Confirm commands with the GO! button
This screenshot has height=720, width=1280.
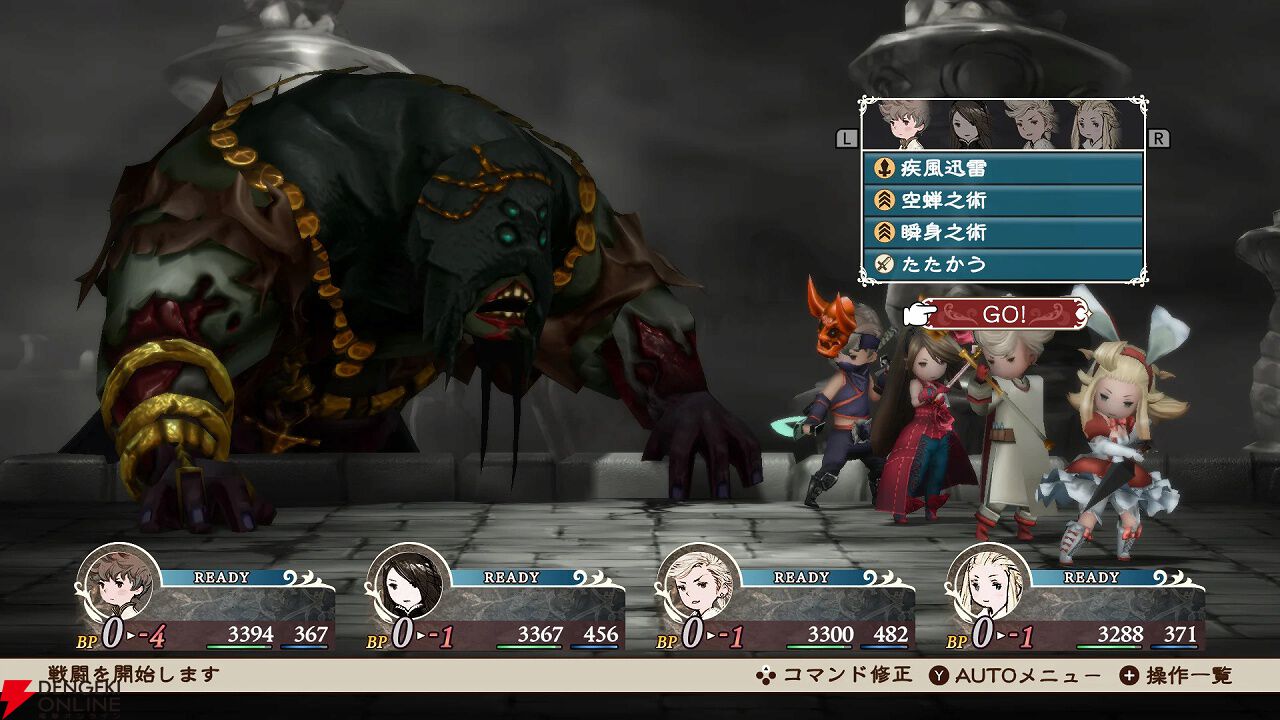pyautogui.click(x=1003, y=314)
